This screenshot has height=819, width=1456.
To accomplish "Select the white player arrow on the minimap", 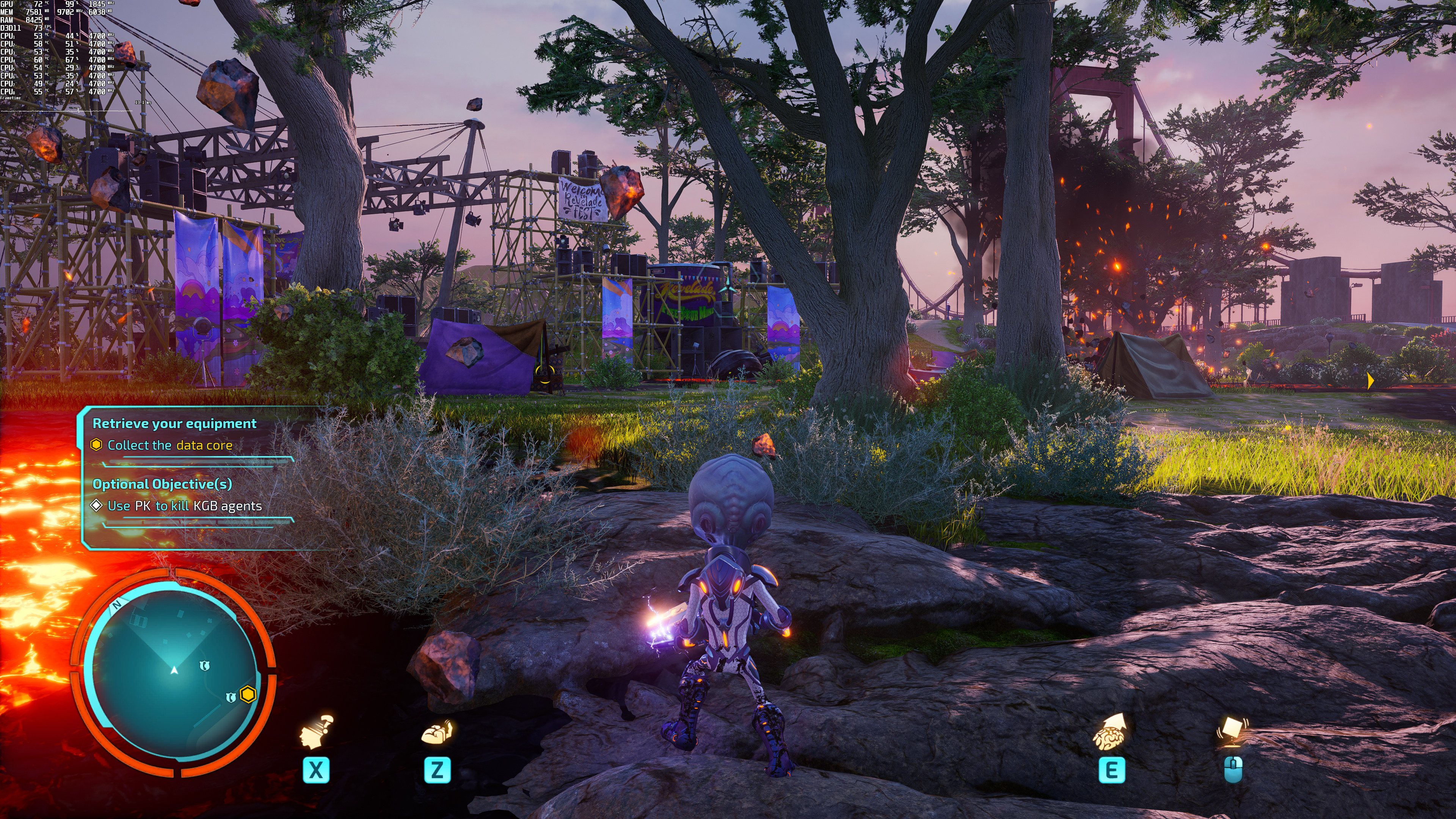I will point(174,670).
